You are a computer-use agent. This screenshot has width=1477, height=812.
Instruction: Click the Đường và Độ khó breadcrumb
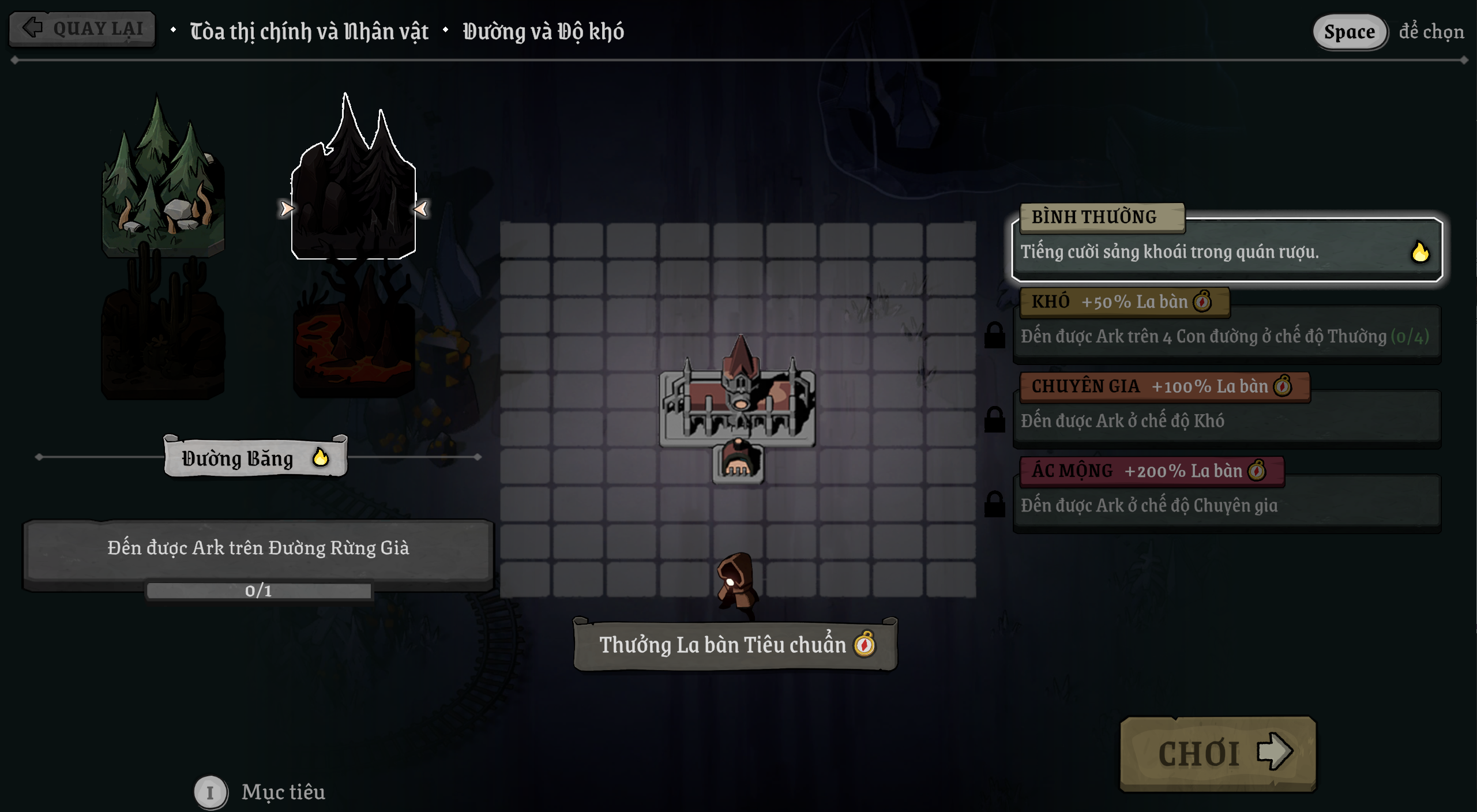pos(543,31)
